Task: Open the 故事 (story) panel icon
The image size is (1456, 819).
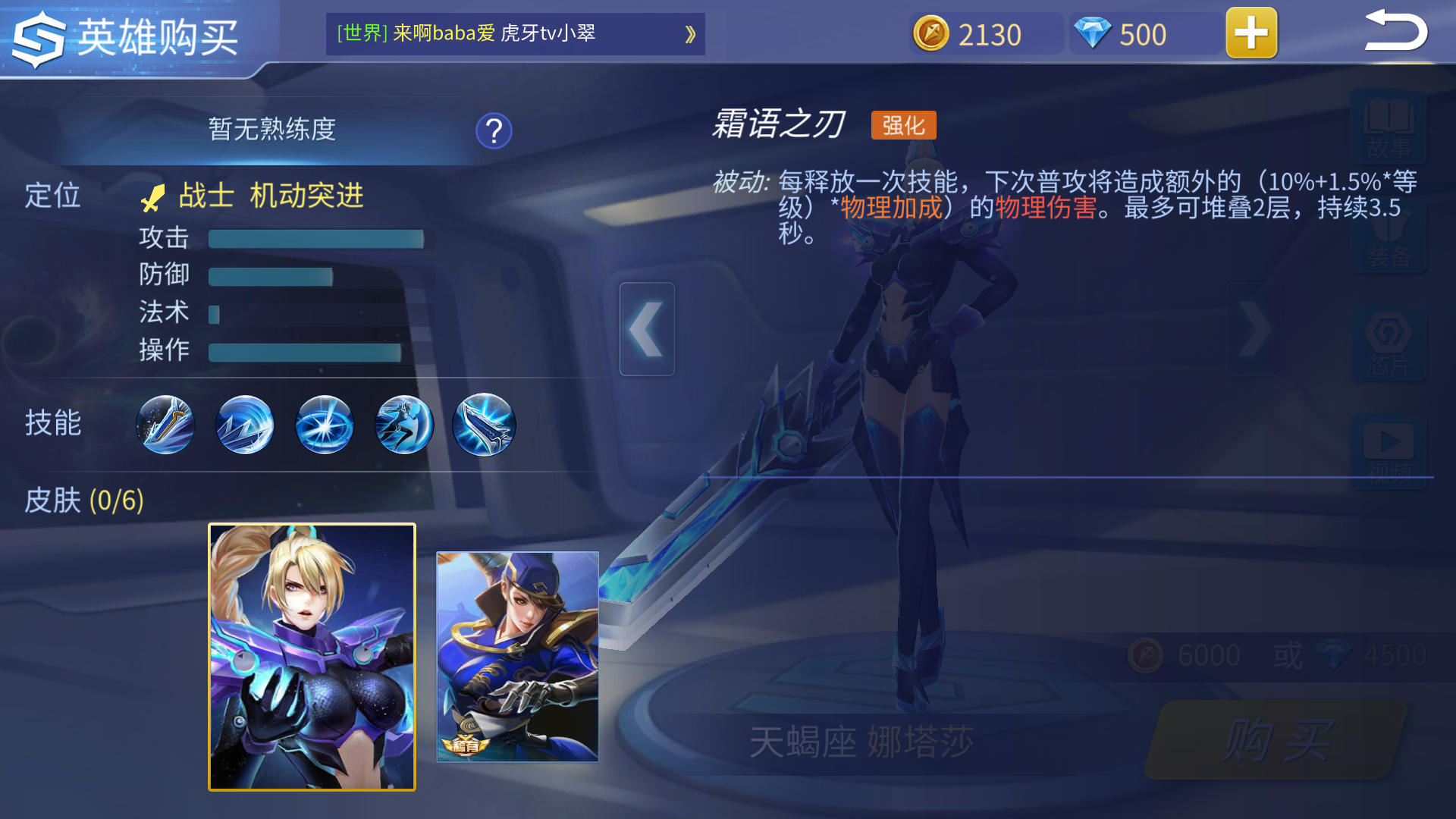Action: (1389, 129)
